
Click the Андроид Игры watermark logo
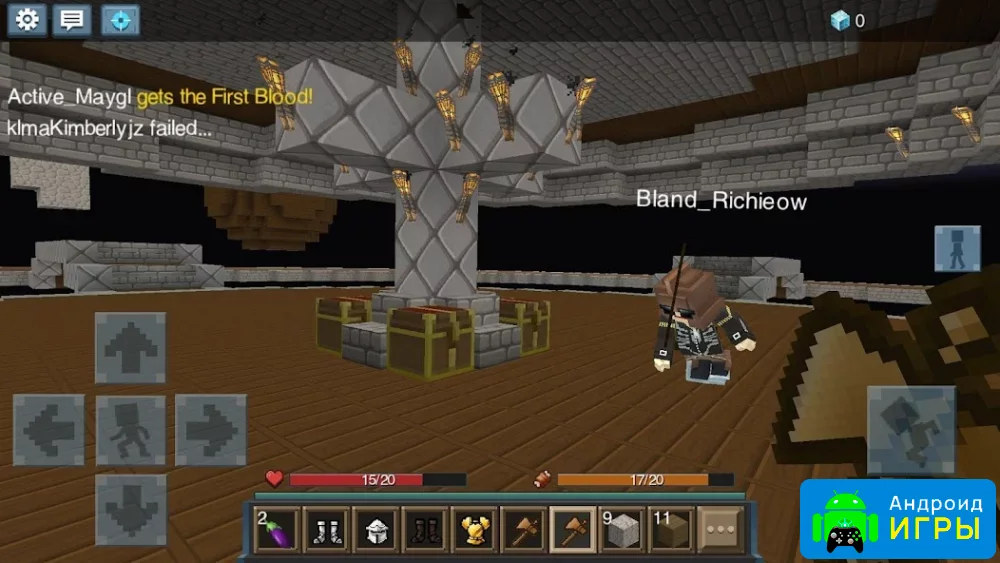897,519
